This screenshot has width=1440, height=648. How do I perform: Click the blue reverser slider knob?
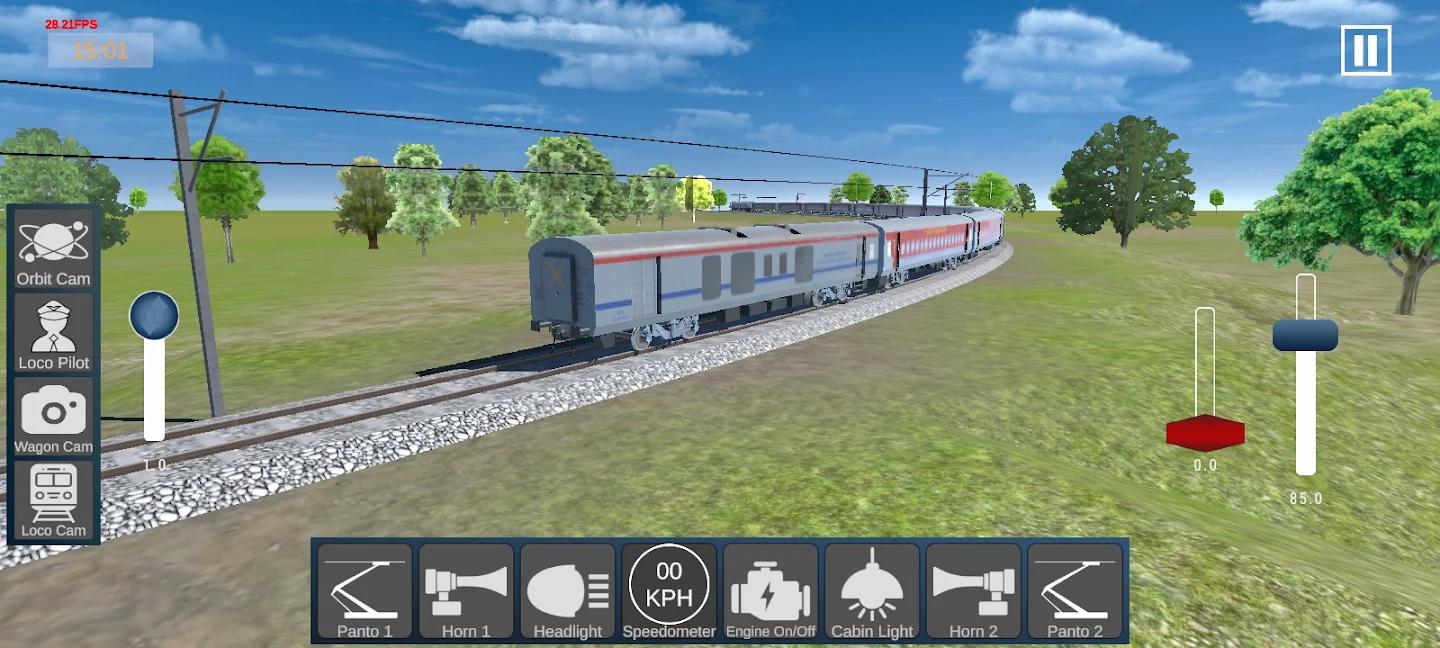point(154,316)
